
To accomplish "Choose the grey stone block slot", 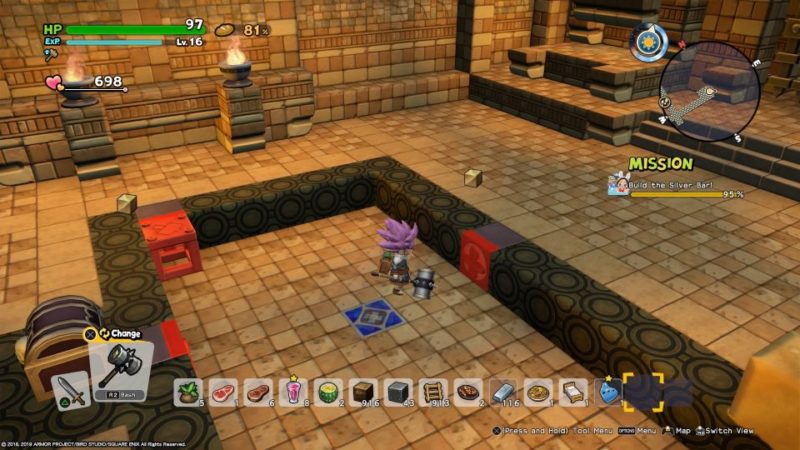I will (398, 391).
